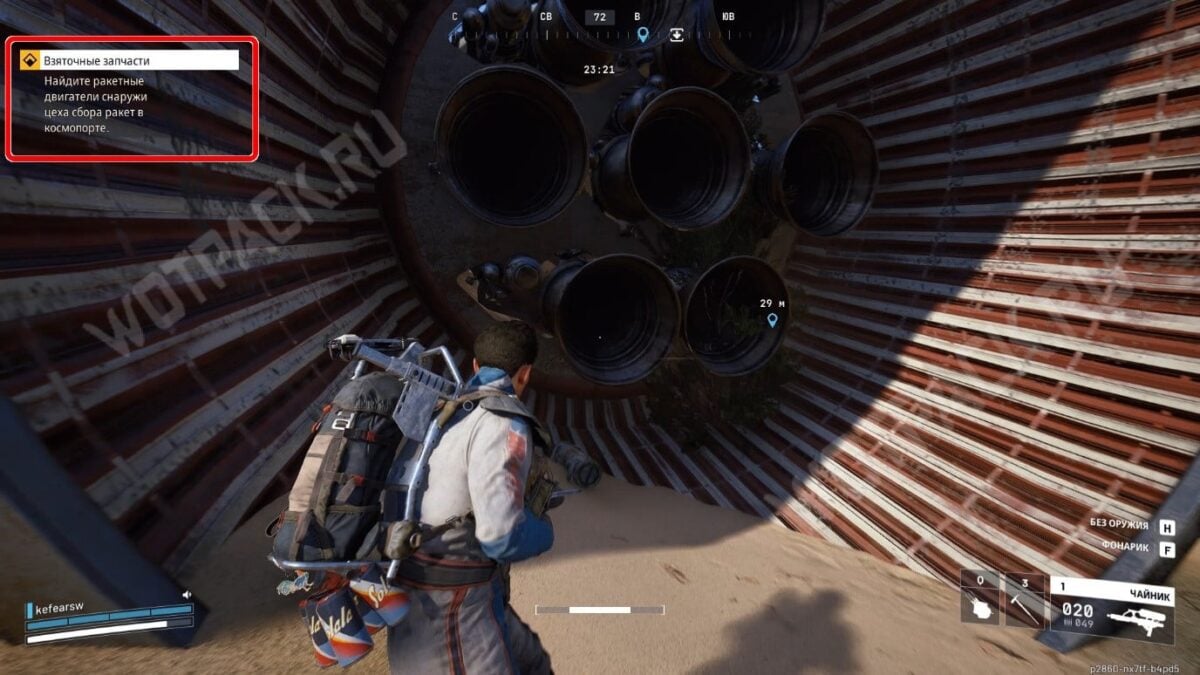The width and height of the screenshot is (1200, 675).
Task: Select the Чайник weapon slot
Action: (x=1111, y=608)
